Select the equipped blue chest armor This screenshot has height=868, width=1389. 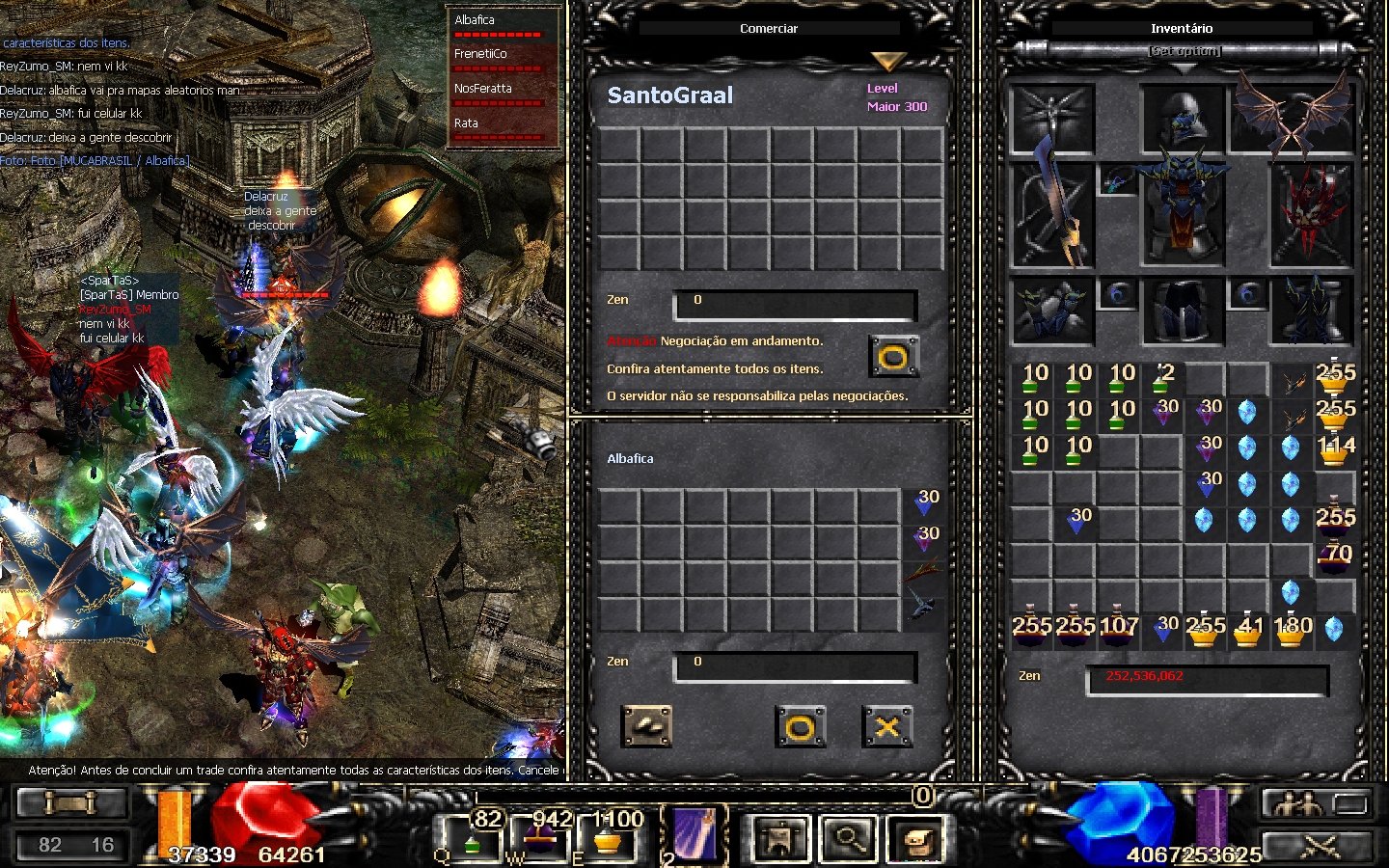[x=1183, y=212]
